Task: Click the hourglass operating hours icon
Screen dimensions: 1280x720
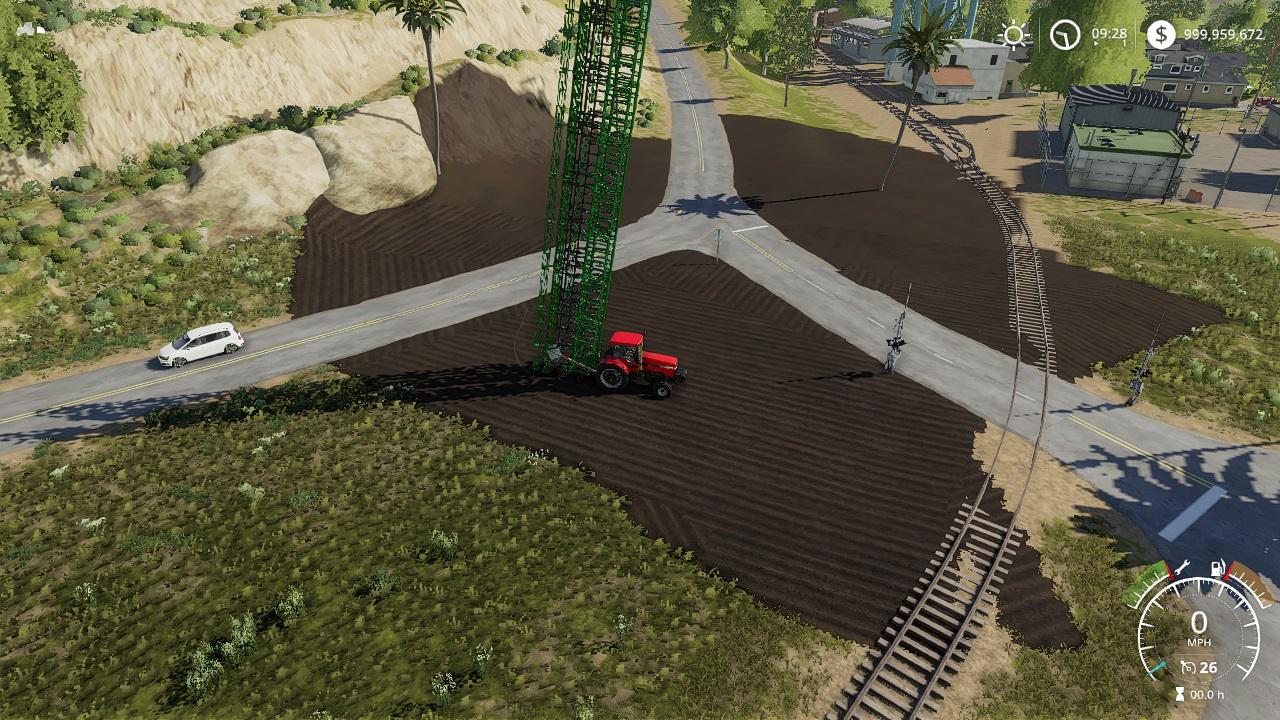Action: point(1181,694)
